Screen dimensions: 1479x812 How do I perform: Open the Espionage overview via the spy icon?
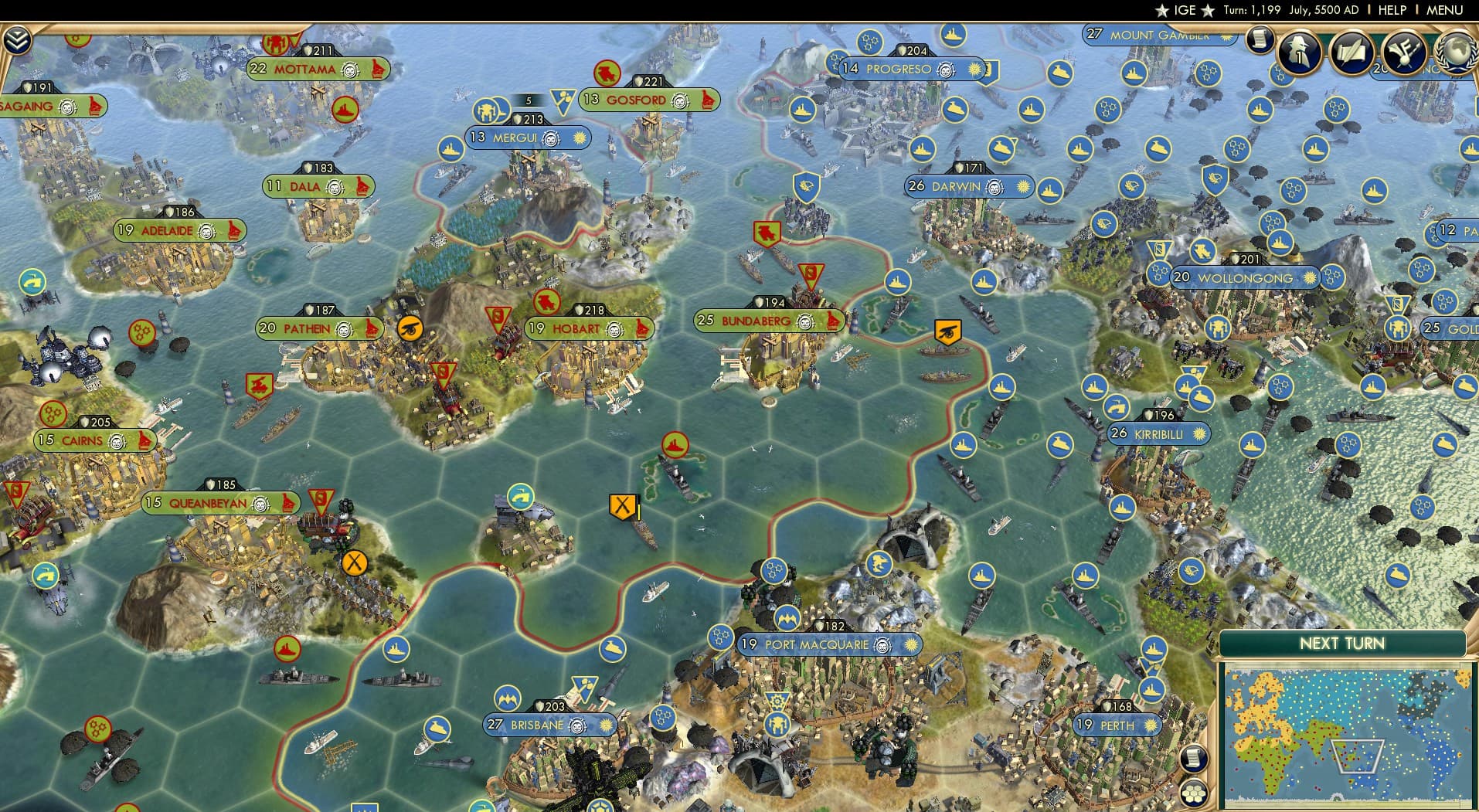point(1297,53)
